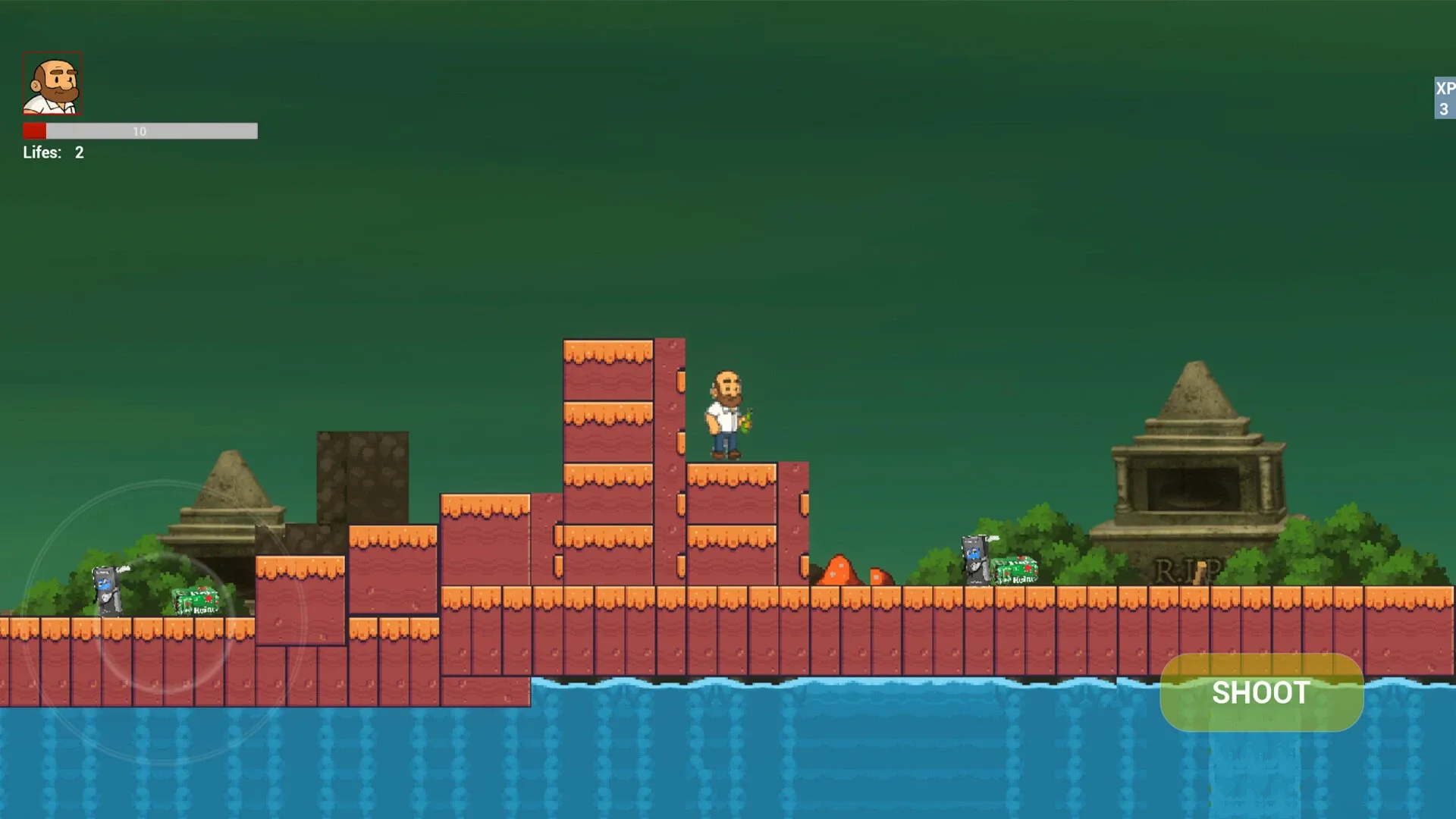Tap the tall red brick tower top
Viewport: 1456px width, 819px height.
[x=607, y=356]
